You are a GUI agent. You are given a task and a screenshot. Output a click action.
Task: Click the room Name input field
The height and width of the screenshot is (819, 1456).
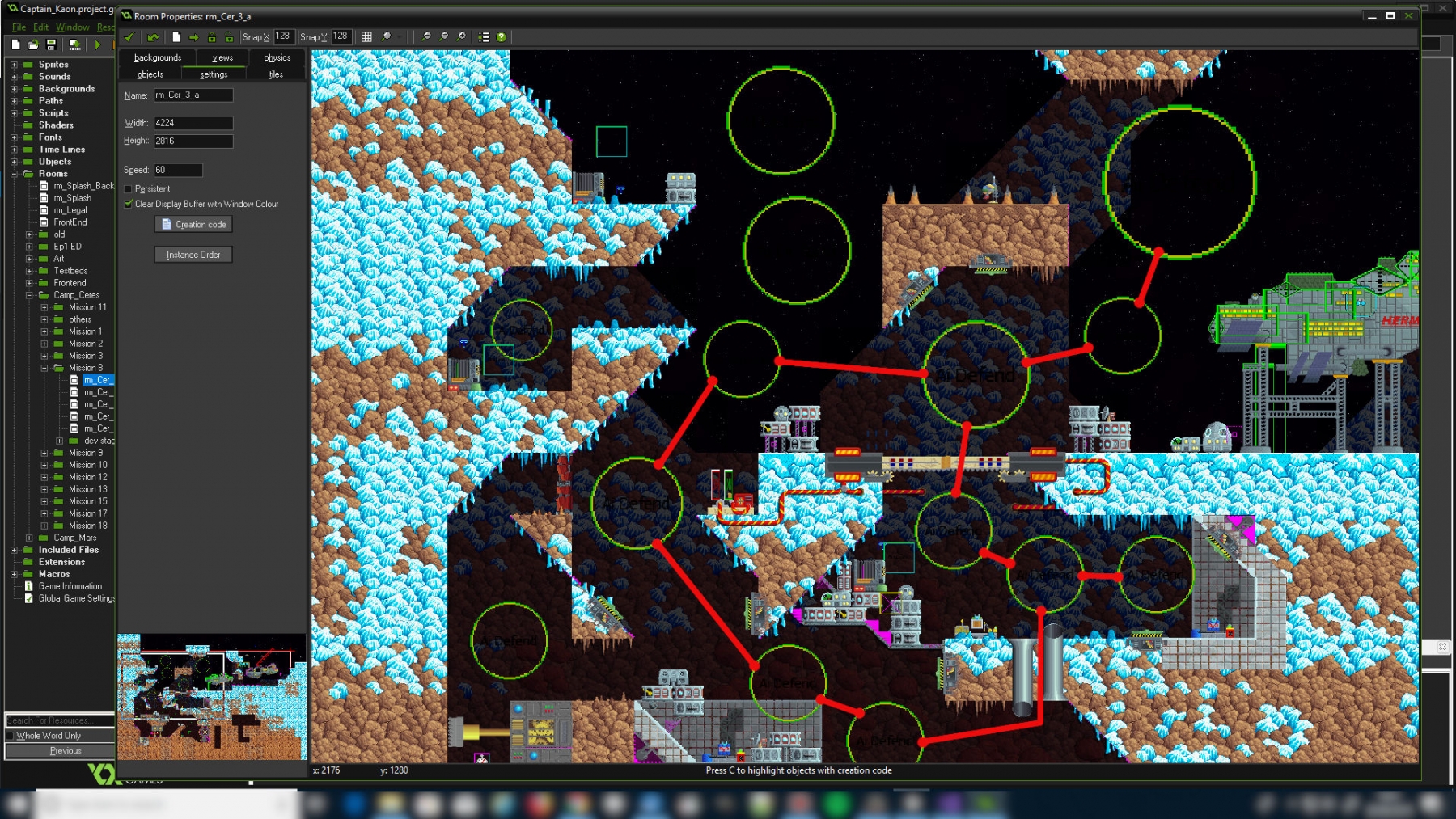pos(193,95)
